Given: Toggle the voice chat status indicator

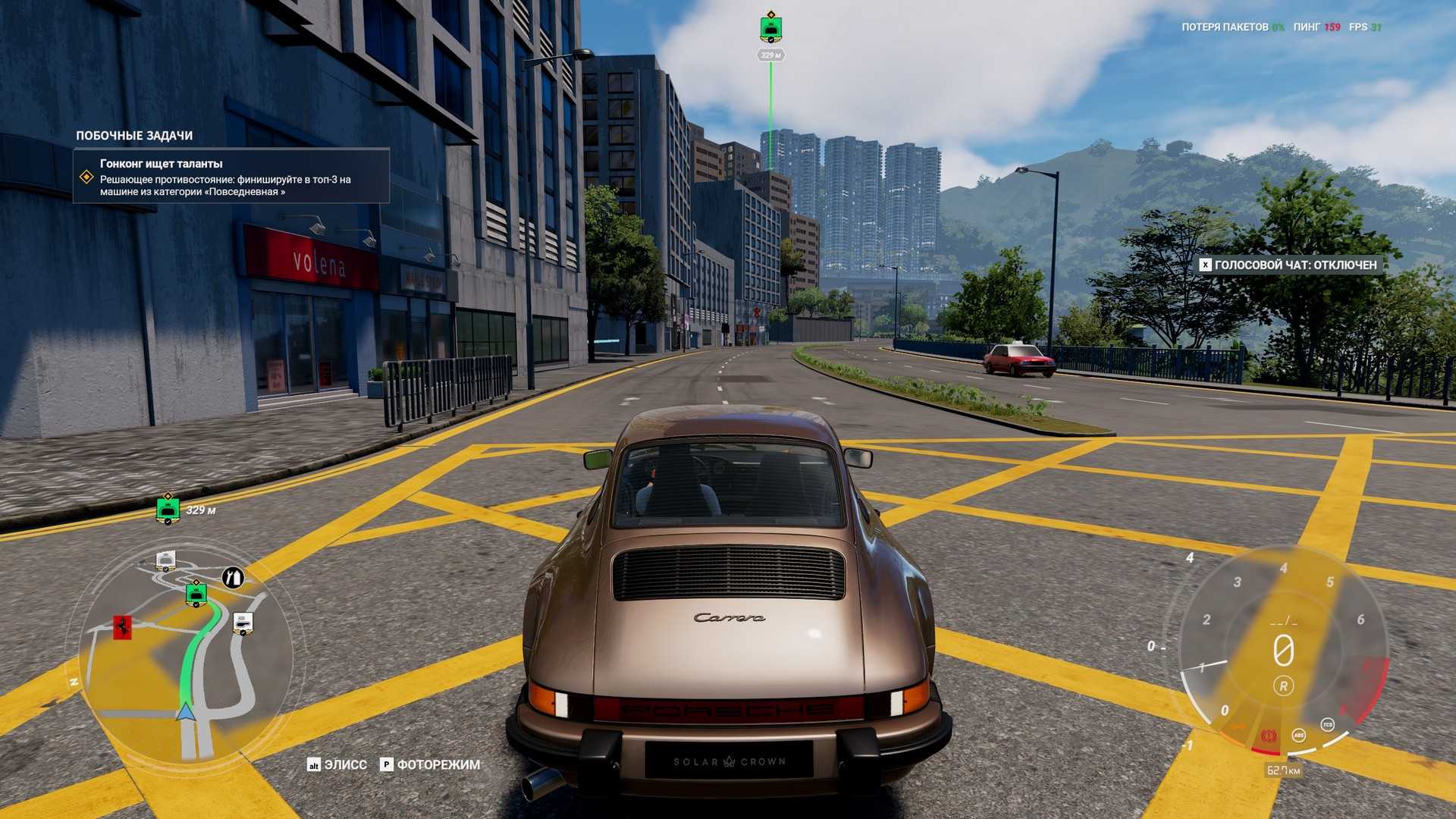Looking at the screenshot, I should point(1288,265).
